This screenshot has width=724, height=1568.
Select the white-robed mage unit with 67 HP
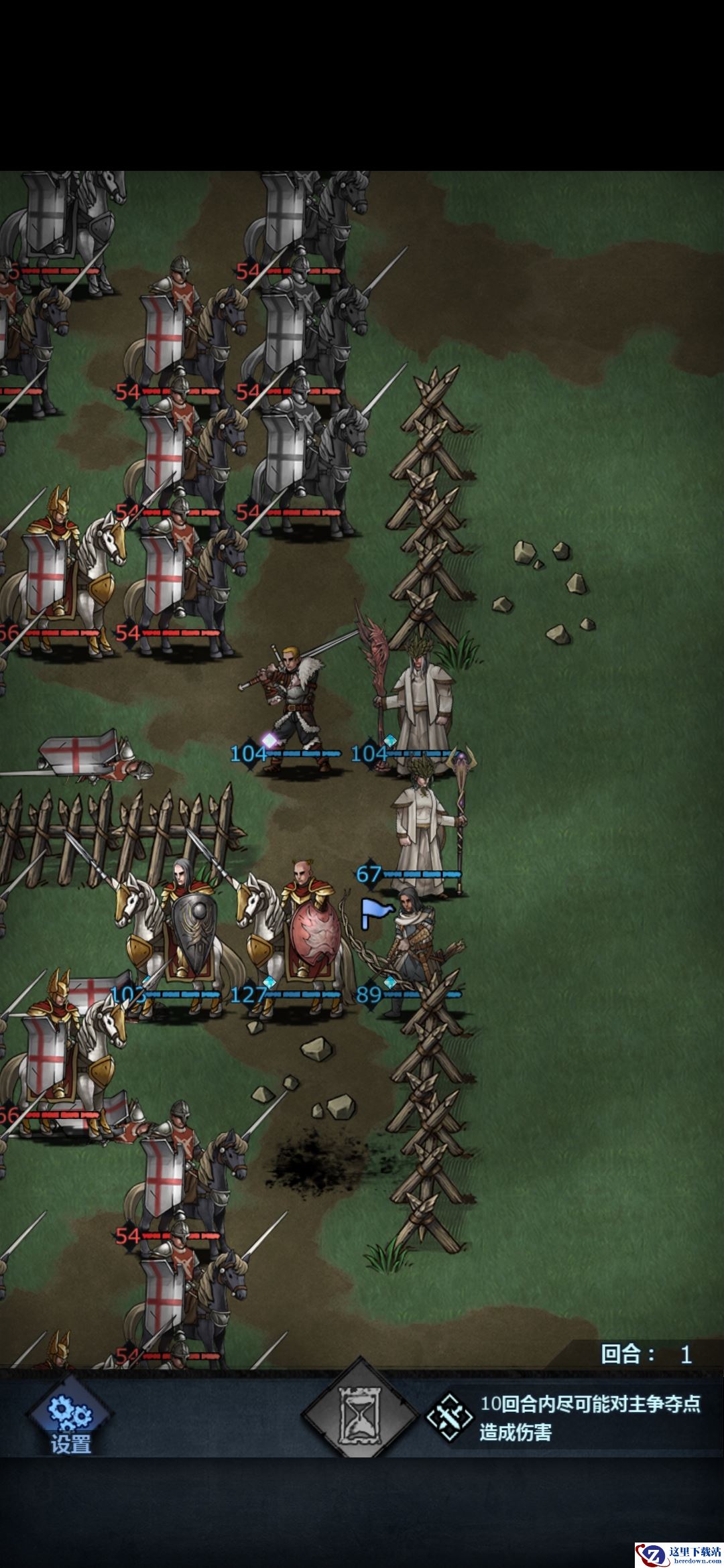pyautogui.click(x=422, y=831)
